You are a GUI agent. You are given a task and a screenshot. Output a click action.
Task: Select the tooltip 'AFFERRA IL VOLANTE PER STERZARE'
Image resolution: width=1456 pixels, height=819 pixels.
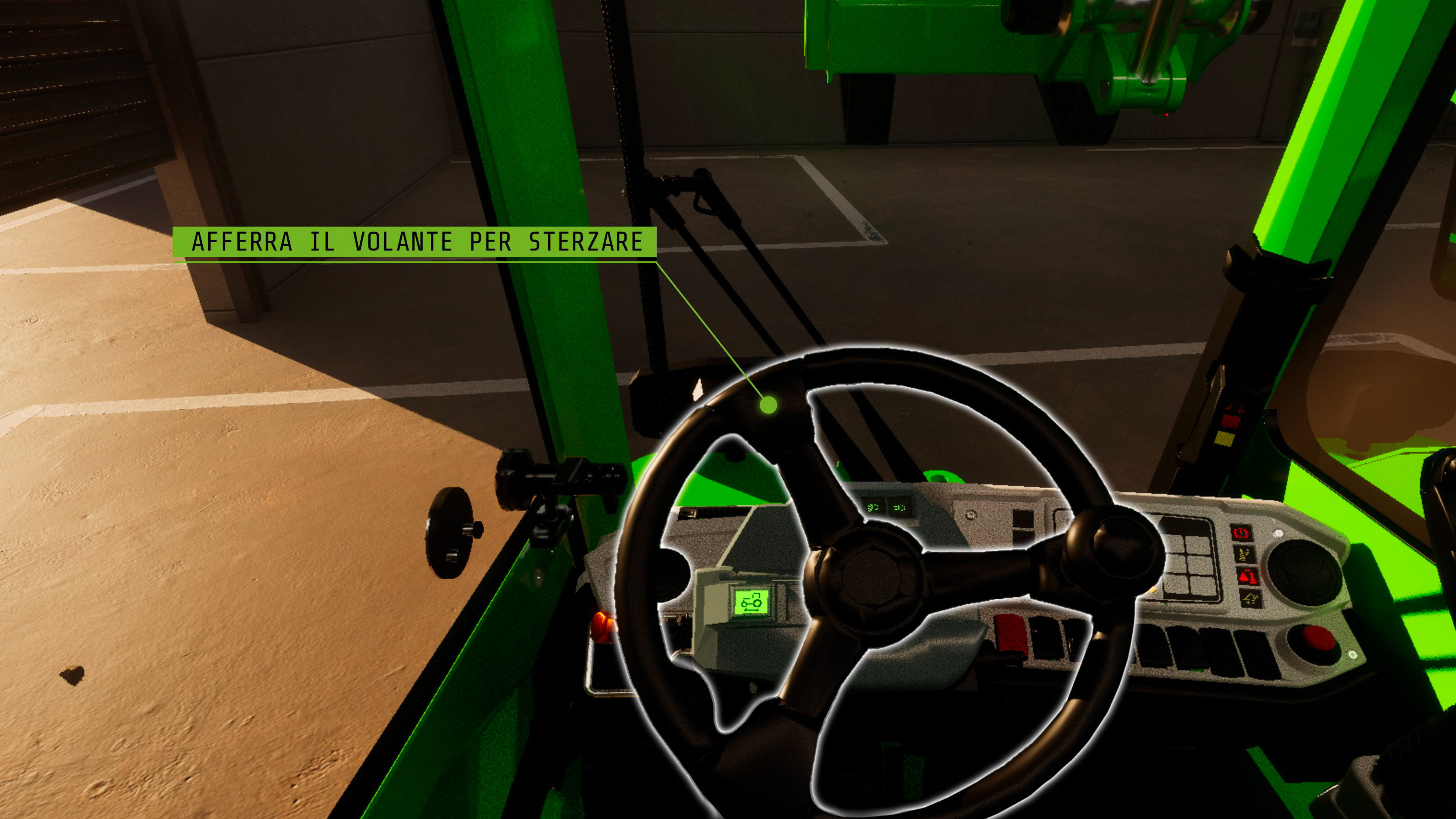[x=421, y=241]
